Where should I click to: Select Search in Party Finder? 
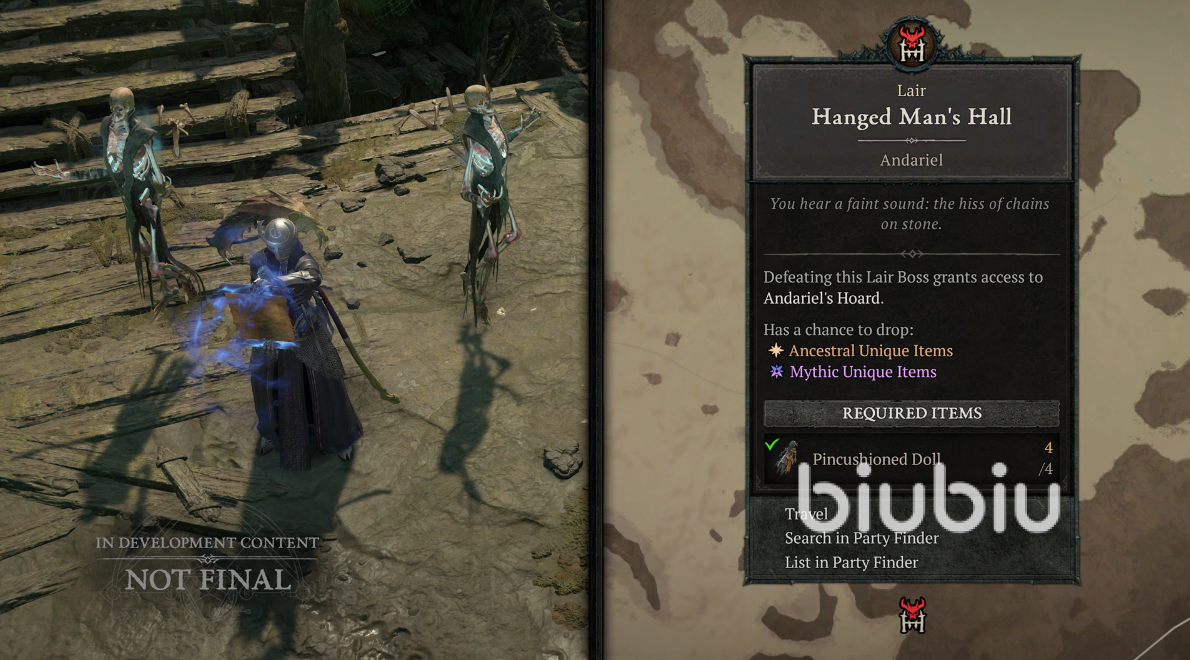click(x=861, y=538)
